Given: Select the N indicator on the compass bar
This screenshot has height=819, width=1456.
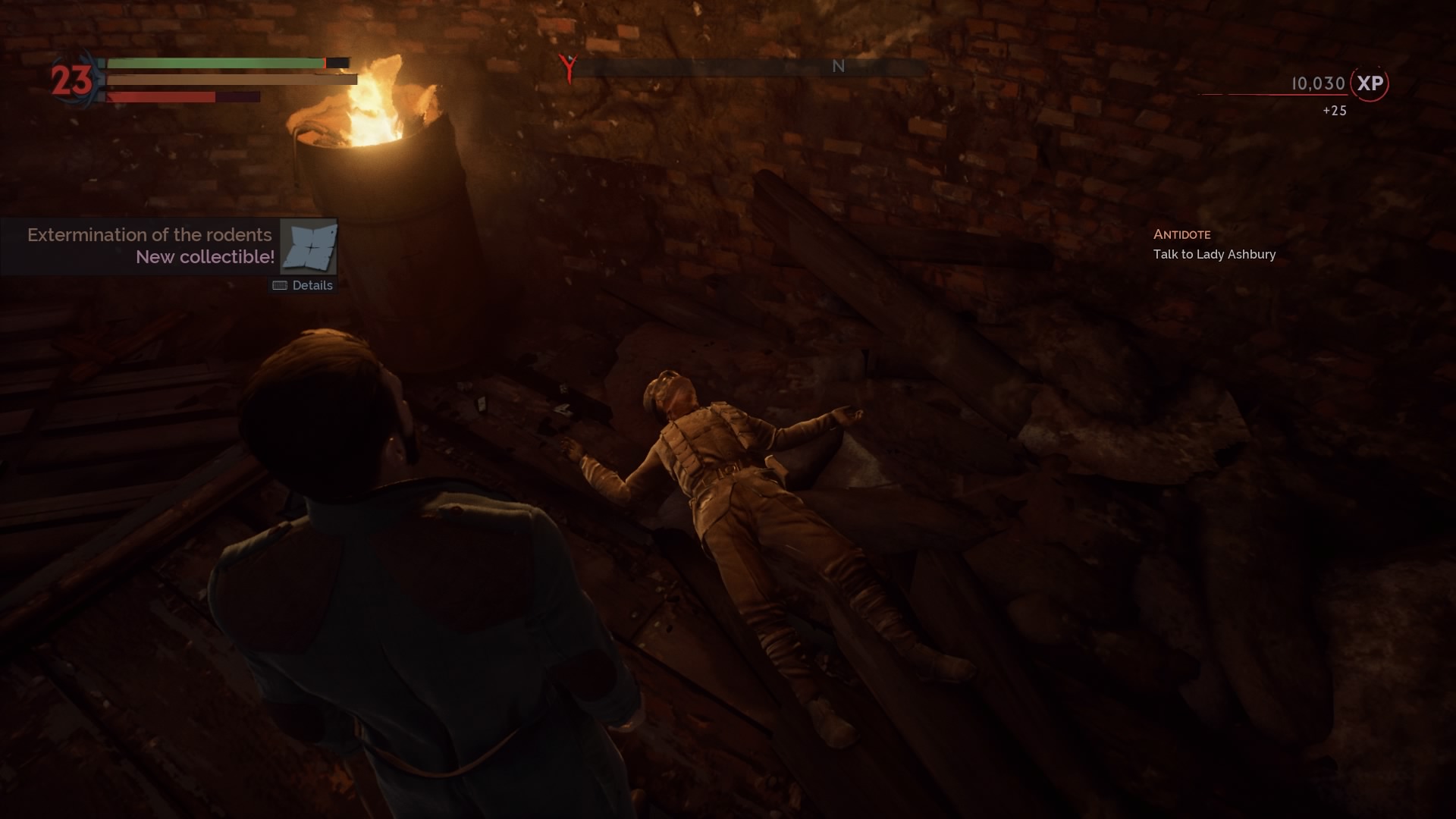Looking at the screenshot, I should (x=837, y=67).
